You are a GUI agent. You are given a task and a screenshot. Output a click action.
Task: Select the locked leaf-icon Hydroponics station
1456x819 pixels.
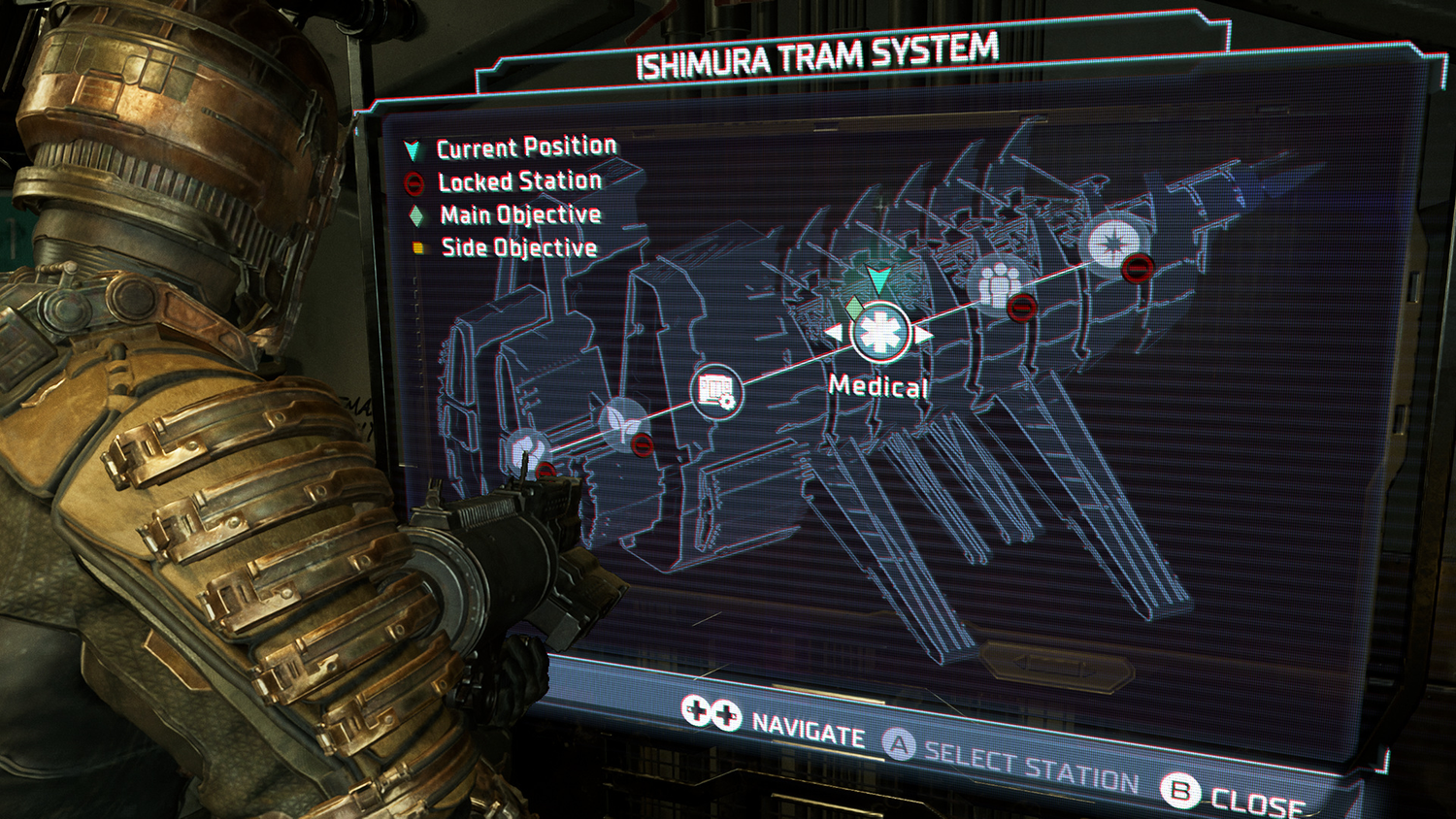[x=622, y=424]
